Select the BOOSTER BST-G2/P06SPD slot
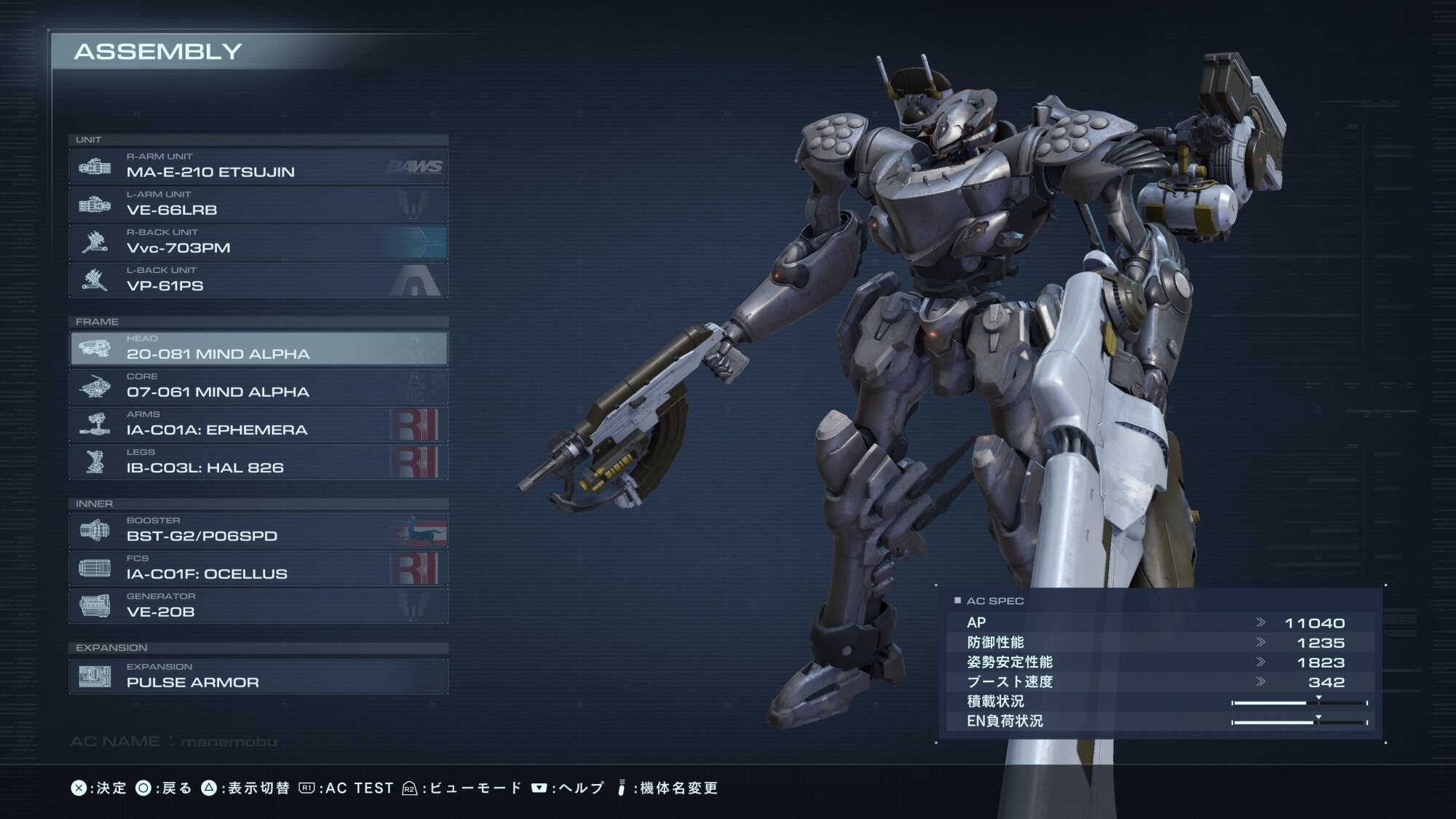1456x819 pixels. (x=258, y=531)
